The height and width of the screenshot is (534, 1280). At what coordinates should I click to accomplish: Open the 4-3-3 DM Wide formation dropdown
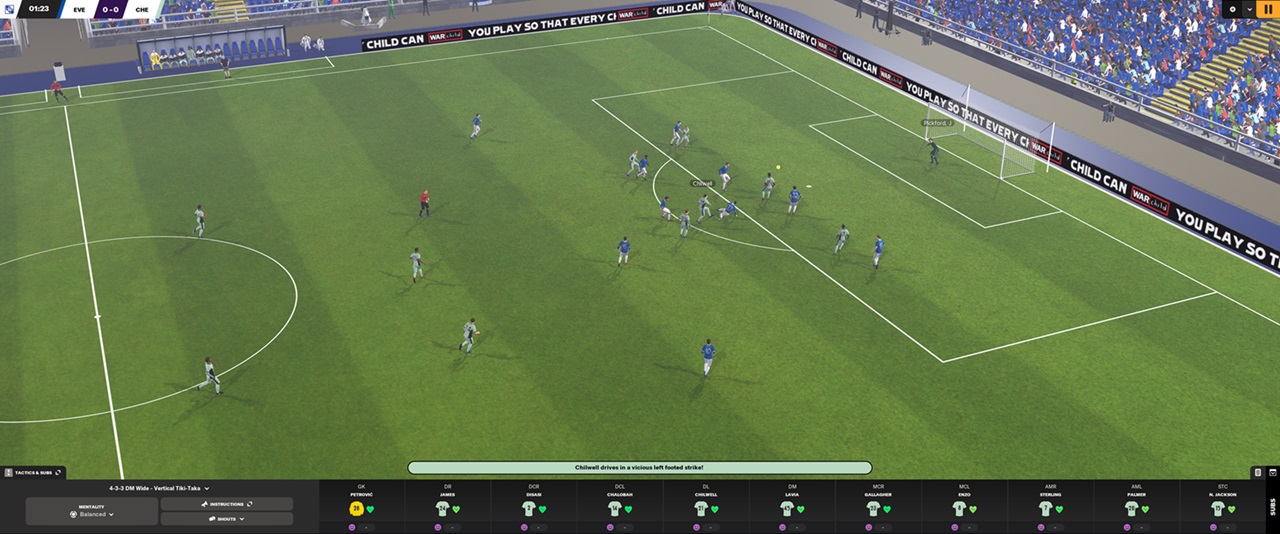point(160,488)
